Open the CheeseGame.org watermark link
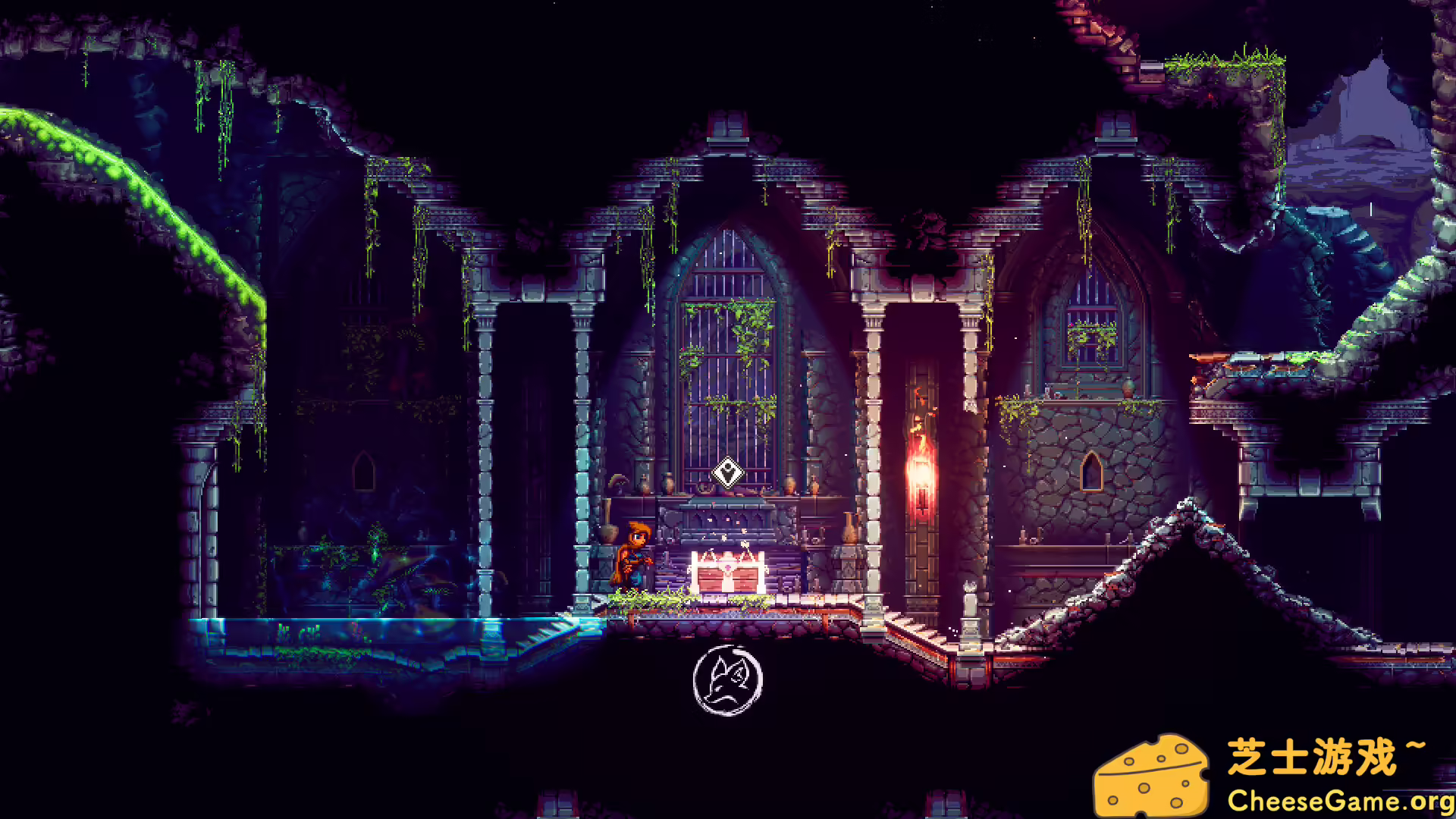 coord(1340,801)
